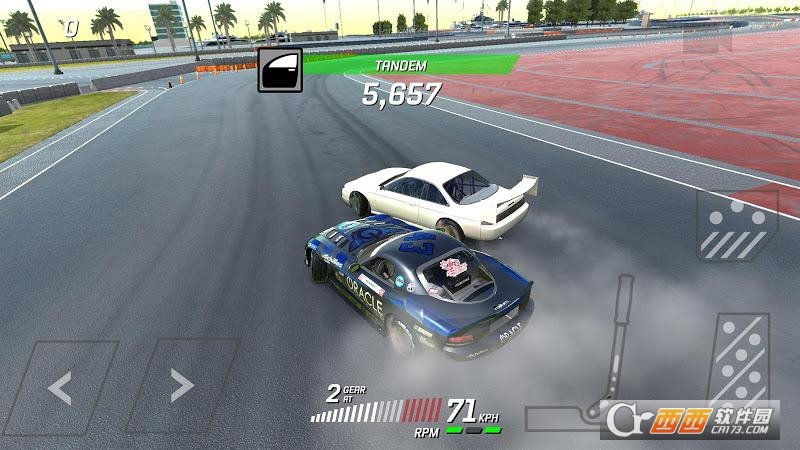Tap the right steering arrow

pos(180,384)
